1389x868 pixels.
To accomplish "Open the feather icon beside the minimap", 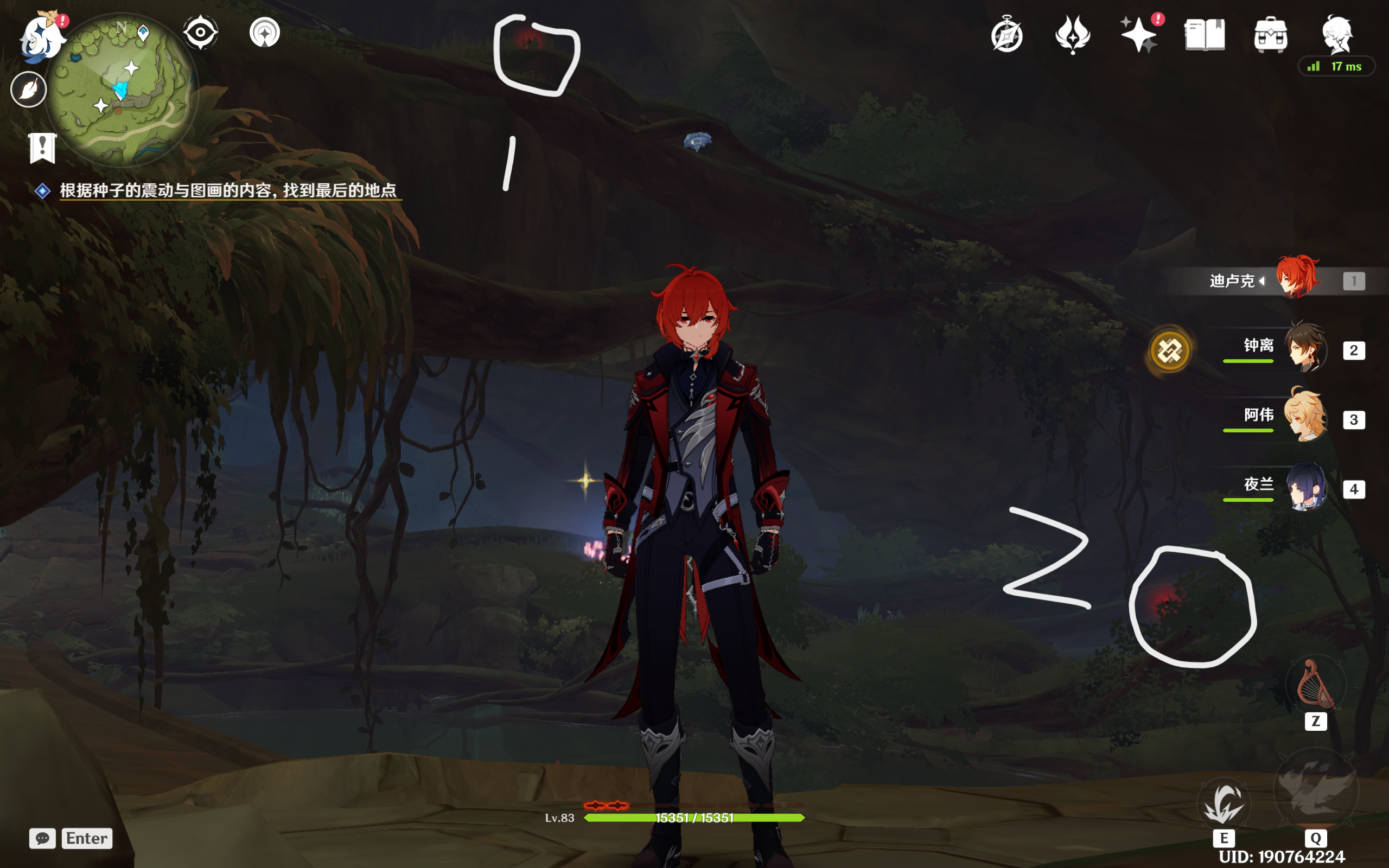I will coord(28,90).
